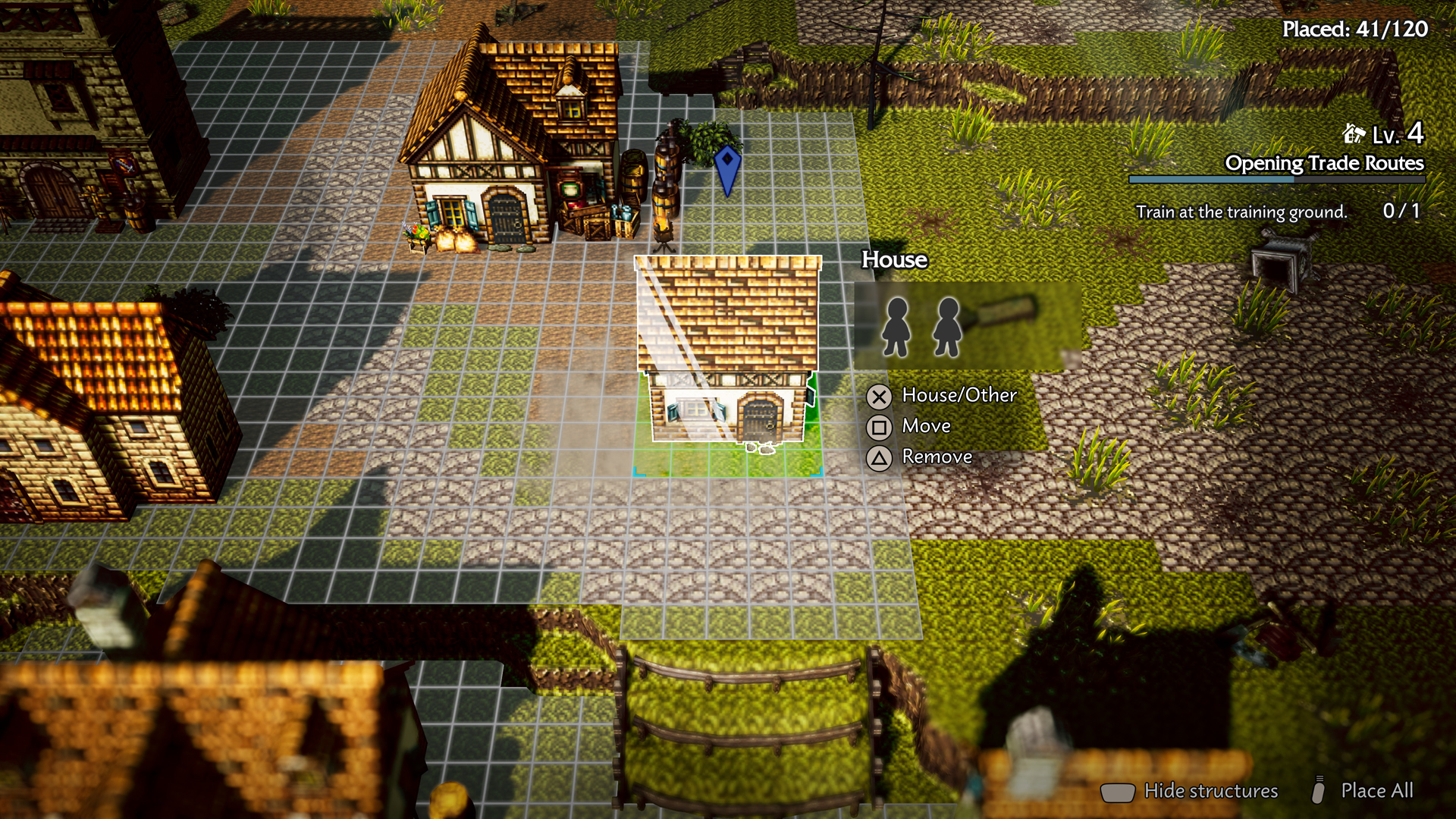Activate the Place All option
Viewport: 1456px width, 819px height.
[1376, 790]
